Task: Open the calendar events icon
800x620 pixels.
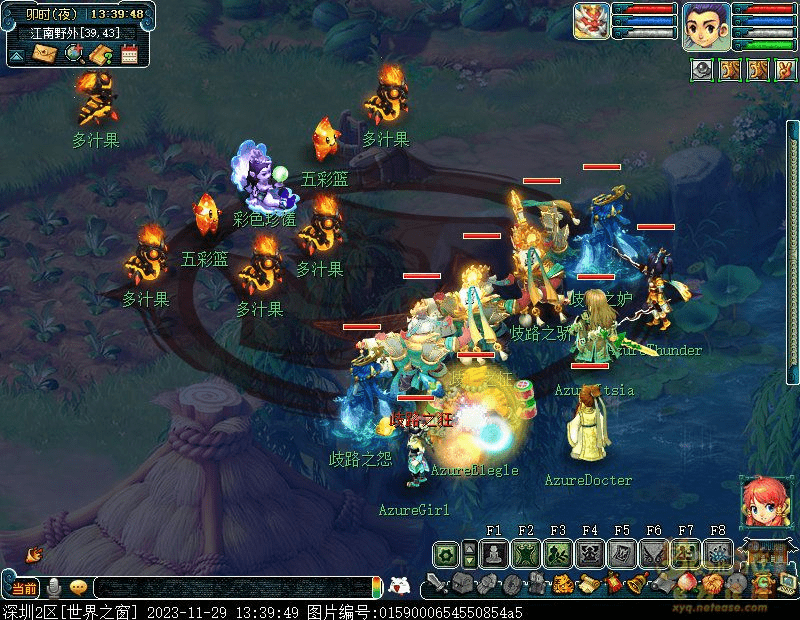Action: (x=129, y=54)
